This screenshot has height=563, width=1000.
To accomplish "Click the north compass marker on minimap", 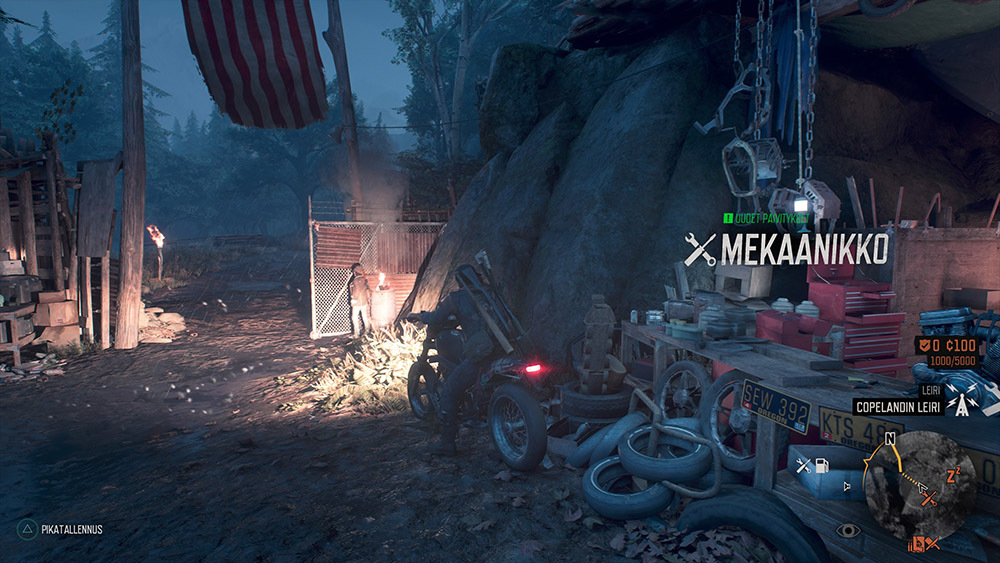I will click(890, 439).
